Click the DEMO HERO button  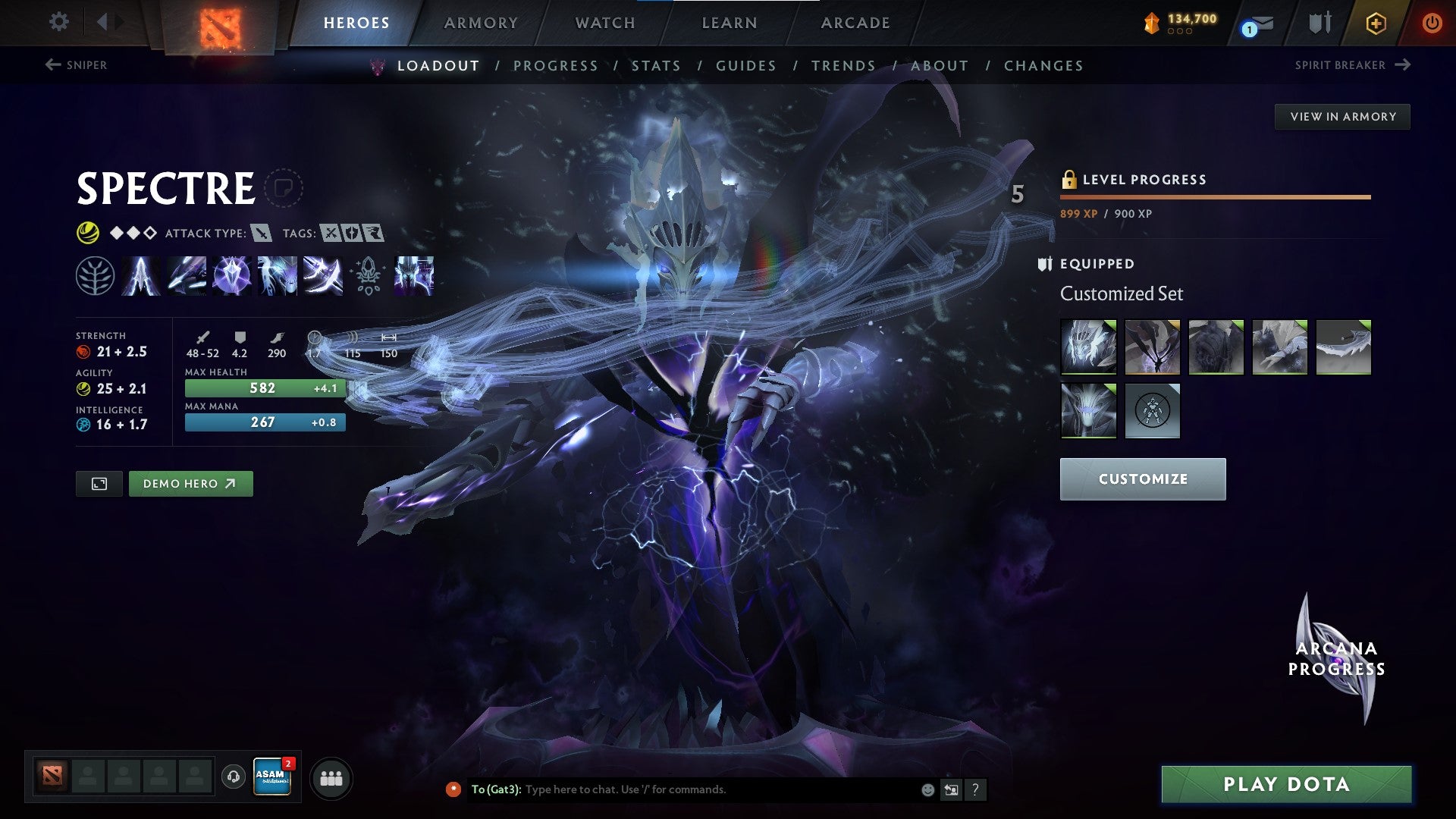tap(190, 482)
